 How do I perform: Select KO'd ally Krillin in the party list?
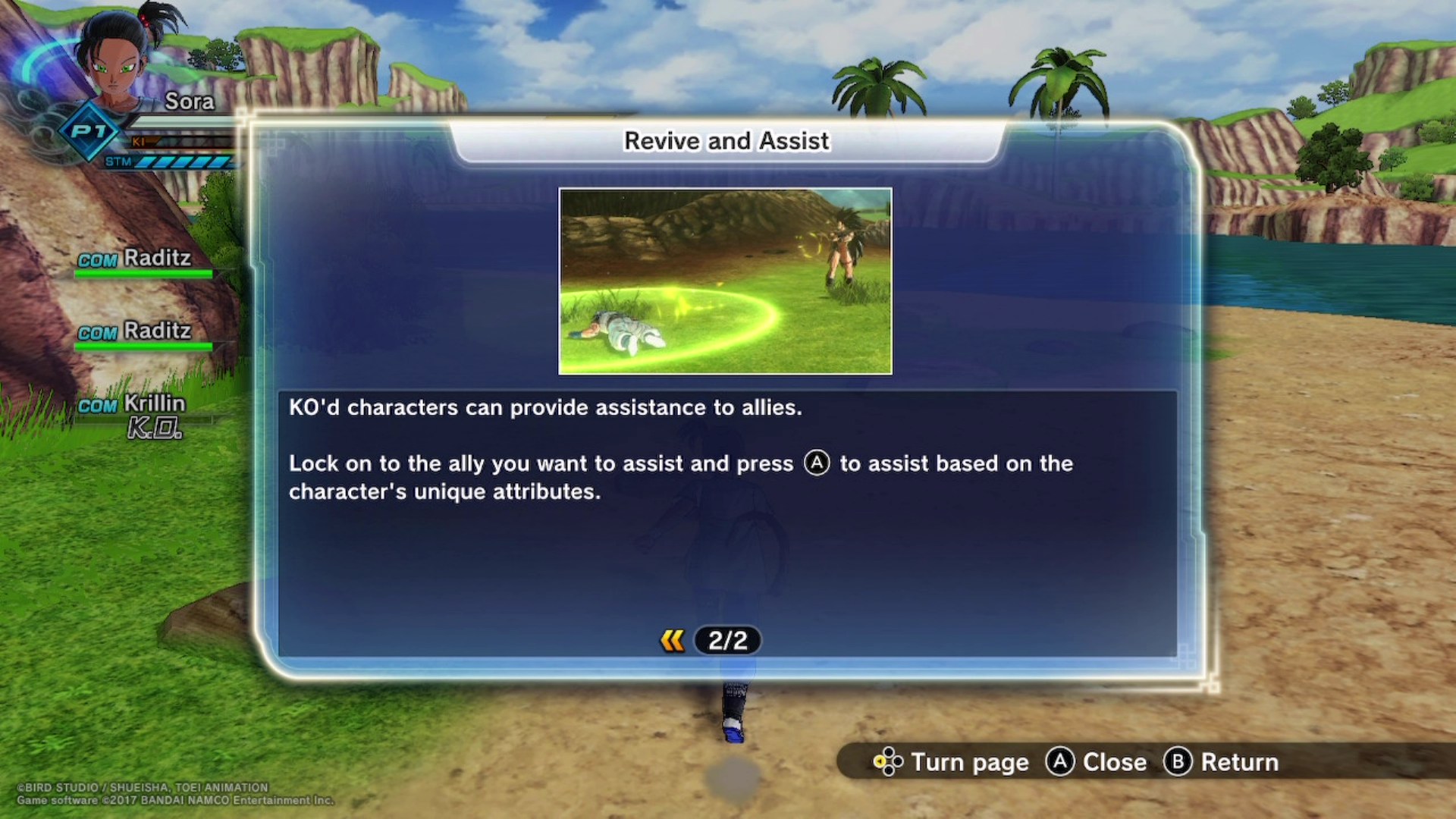pyautogui.click(x=154, y=404)
